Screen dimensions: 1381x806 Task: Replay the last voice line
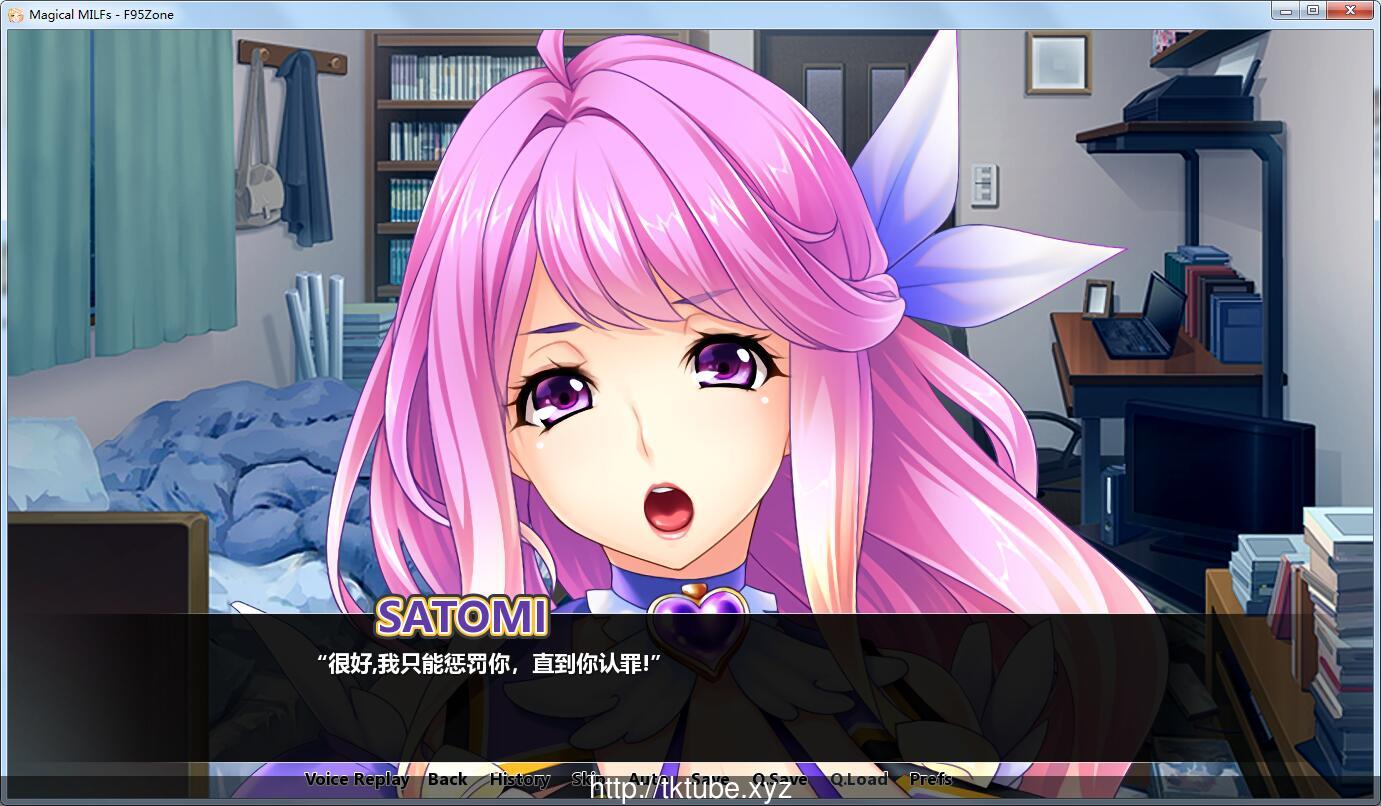pos(357,779)
